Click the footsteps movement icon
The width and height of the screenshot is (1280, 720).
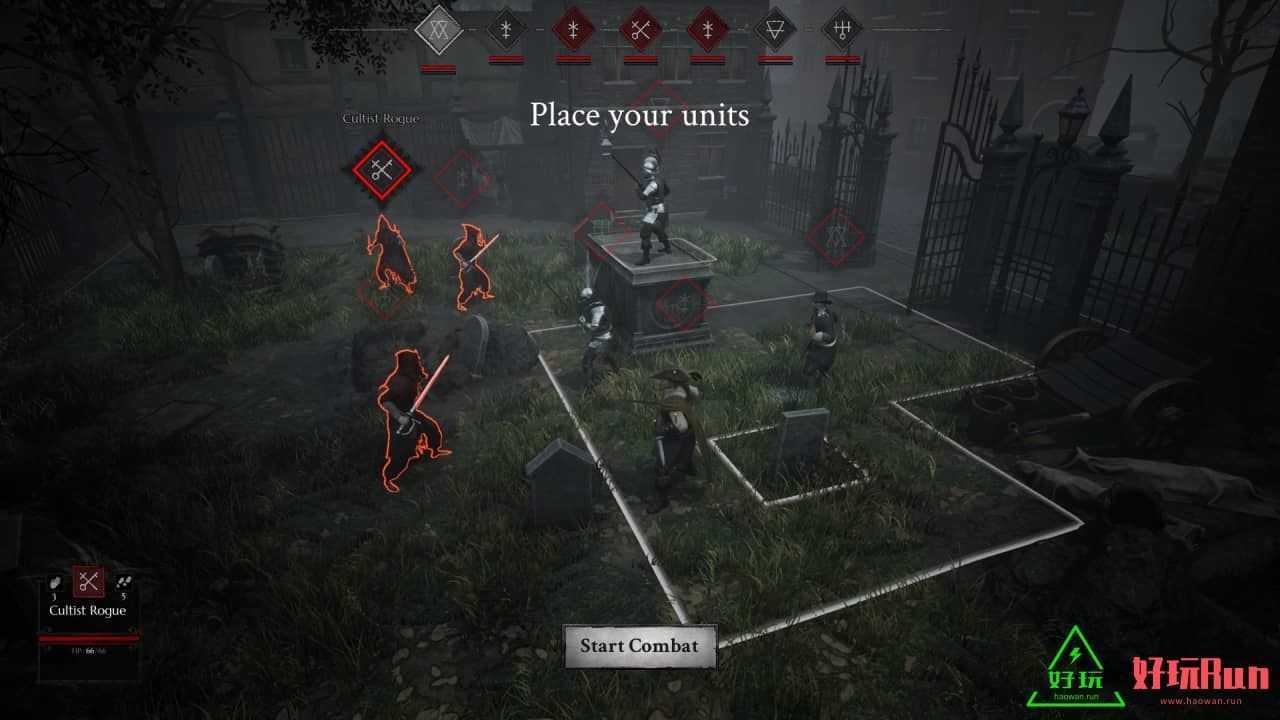[123, 582]
